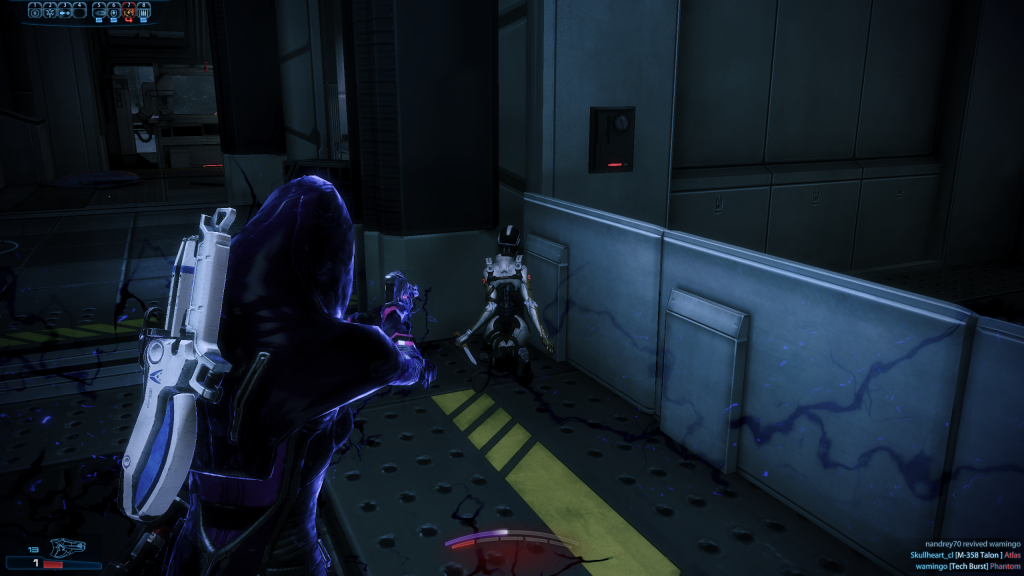
Task: Activate the power in hotkey slot 1
Action: click(36, 12)
